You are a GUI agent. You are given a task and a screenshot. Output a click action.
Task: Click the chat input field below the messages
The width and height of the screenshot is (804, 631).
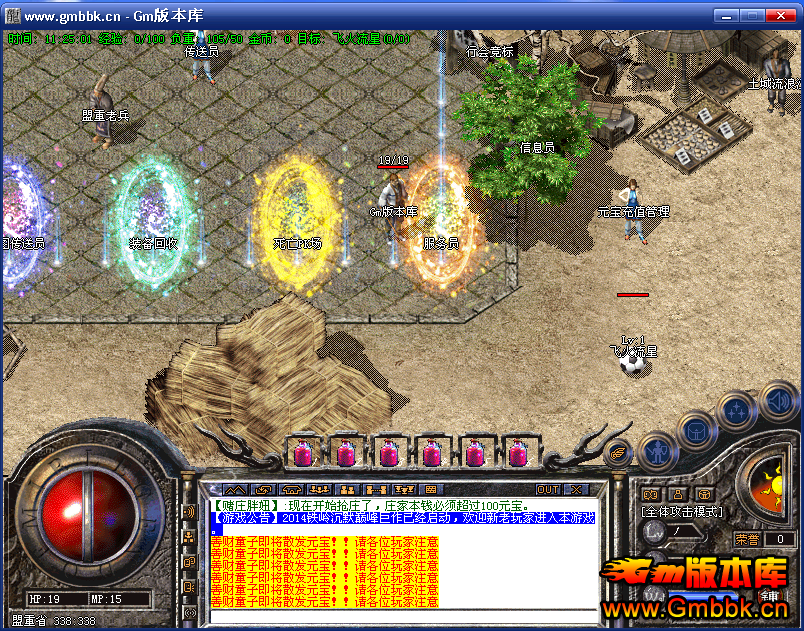tap(400, 614)
